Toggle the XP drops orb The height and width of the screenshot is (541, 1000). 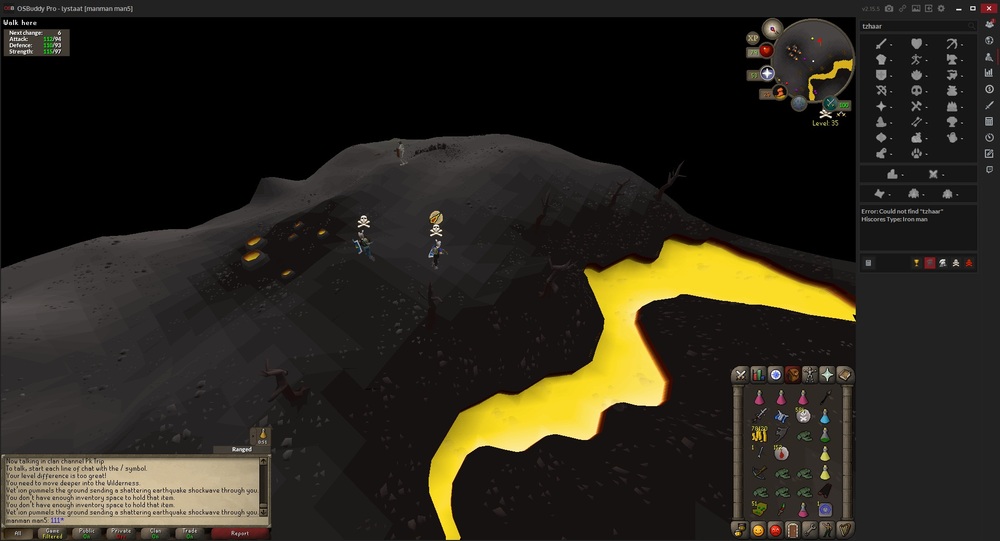pyautogui.click(x=753, y=38)
